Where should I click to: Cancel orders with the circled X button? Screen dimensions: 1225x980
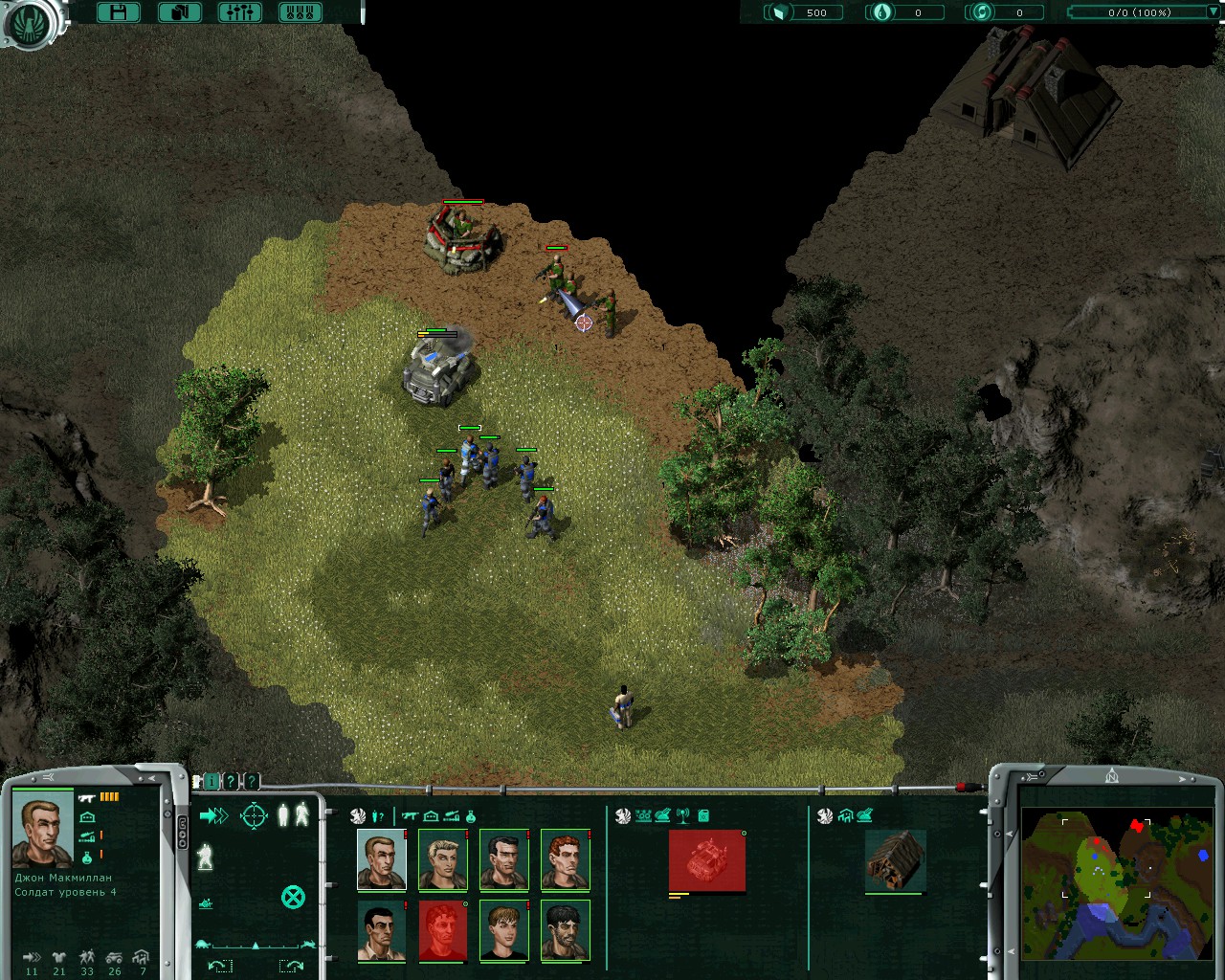[x=293, y=897]
